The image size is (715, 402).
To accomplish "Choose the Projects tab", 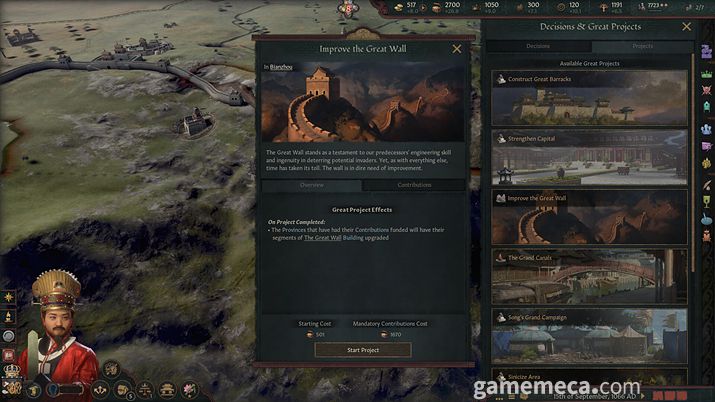I will 643,46.
